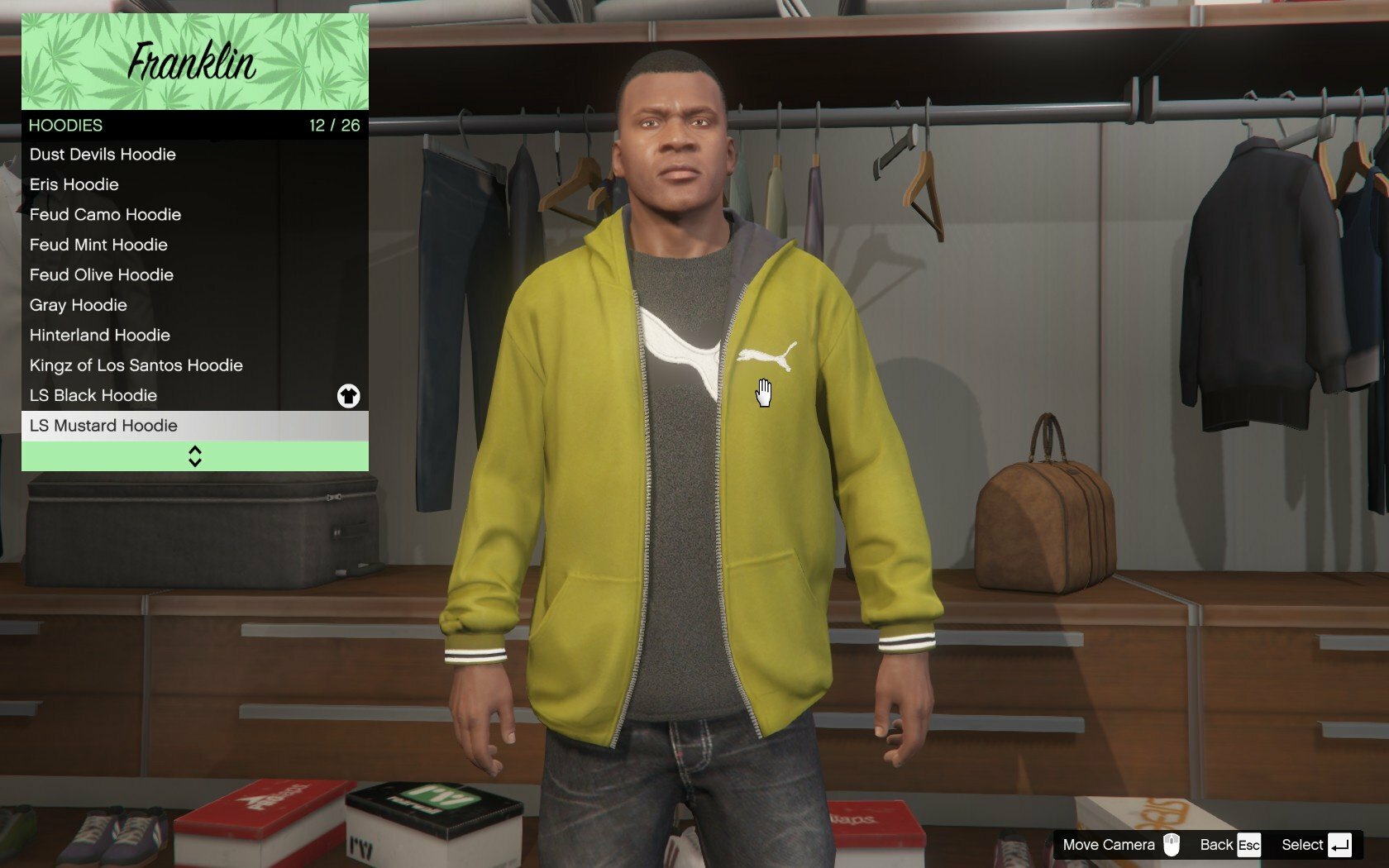The width and height of the screenshot is (1389, 868).
Task: Click the green list scroll arrows bar
Action: (195, 456)
